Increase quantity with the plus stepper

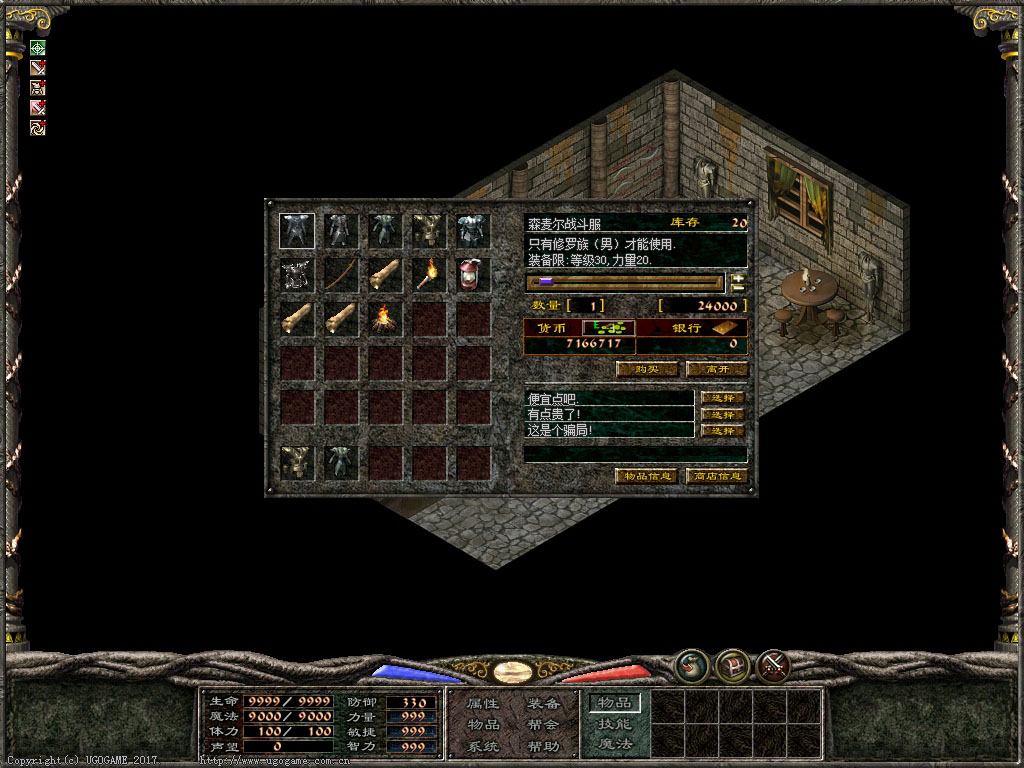coord(739,277)
